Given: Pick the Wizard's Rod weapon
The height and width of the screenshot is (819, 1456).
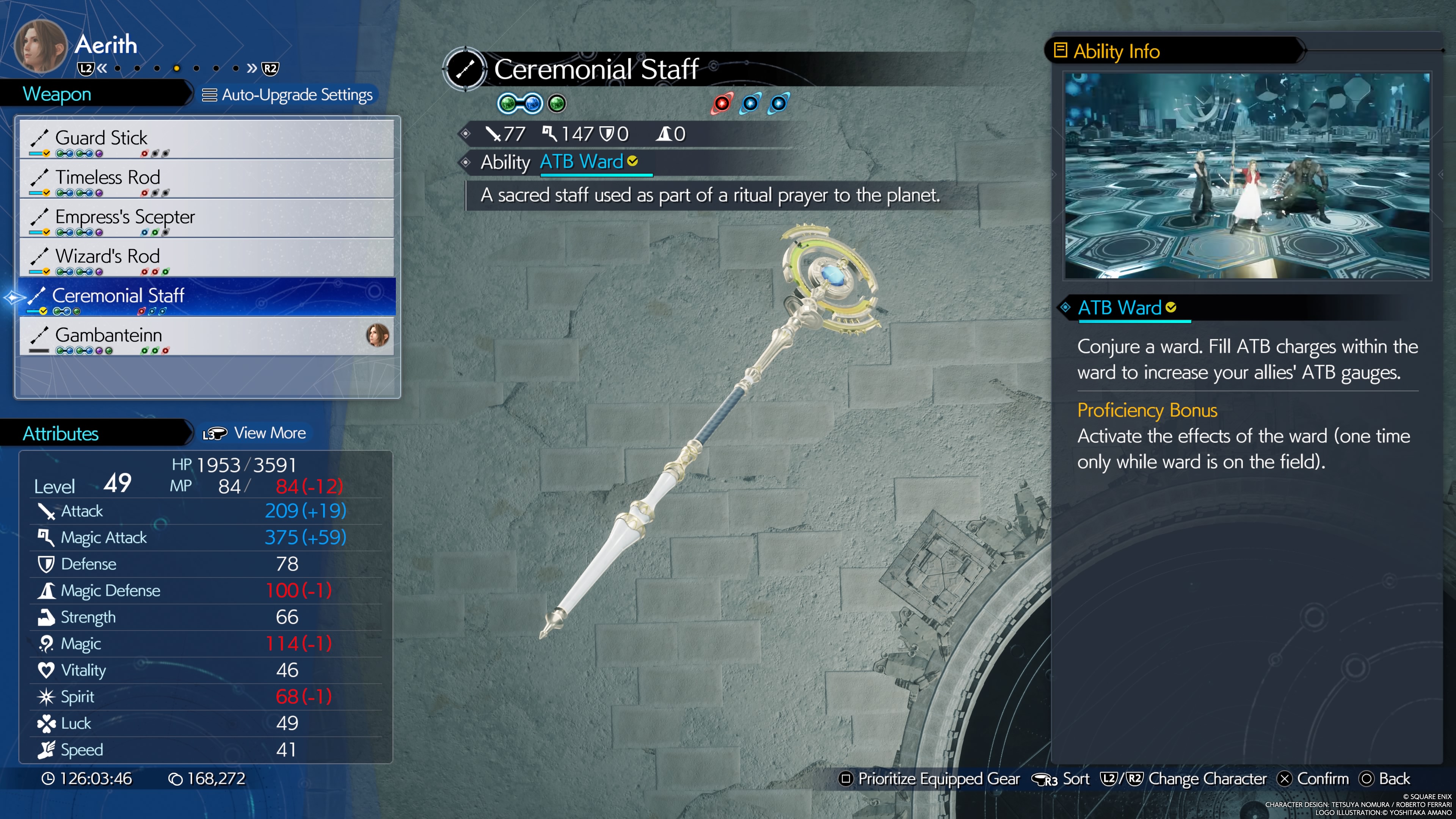Looking at the screenshot, I should pyautogui.click(x=206, y=258).
